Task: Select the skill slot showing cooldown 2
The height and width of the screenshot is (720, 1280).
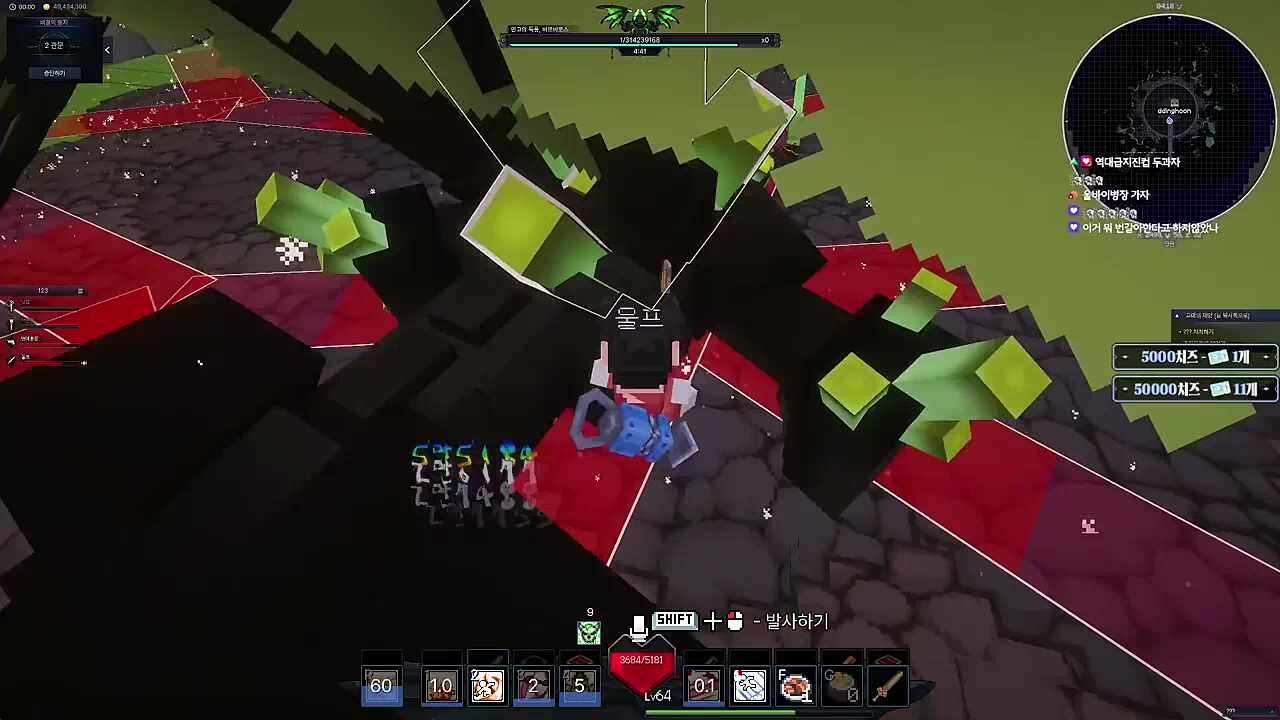Action: [533, 686]
